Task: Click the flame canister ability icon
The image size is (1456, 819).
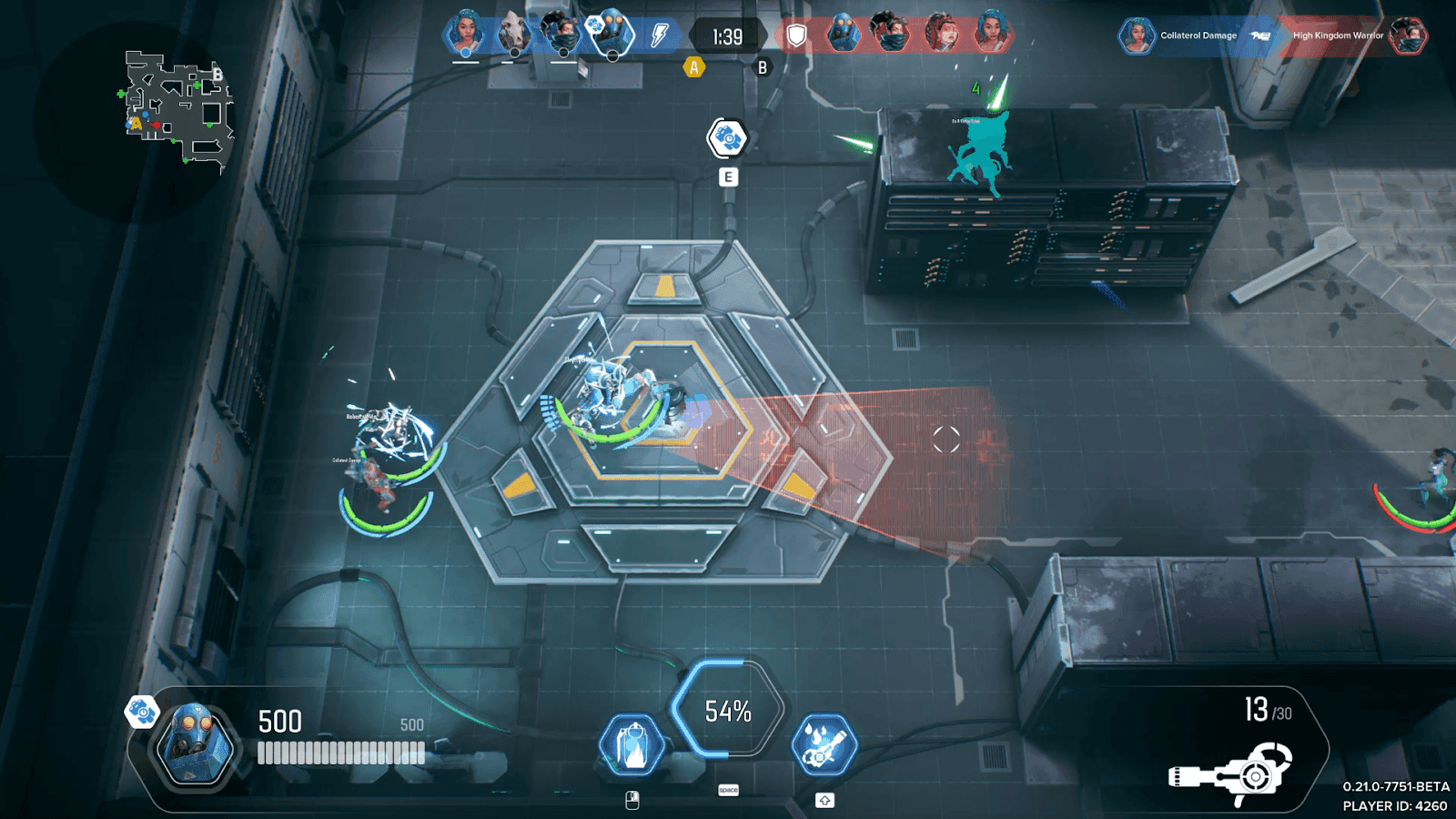Action: (634, 743)
